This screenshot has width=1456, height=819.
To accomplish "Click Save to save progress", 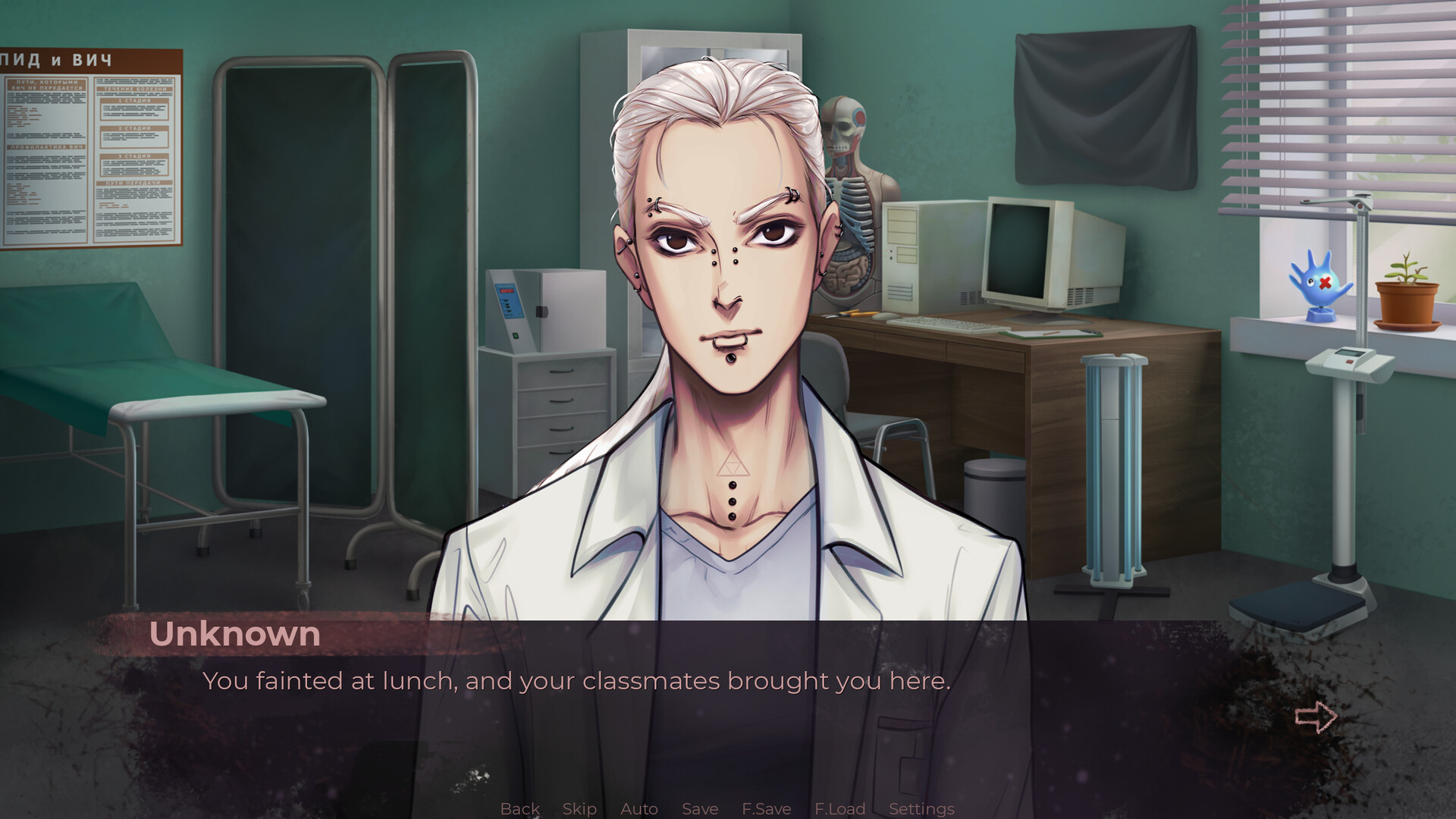I will [699, 809].
